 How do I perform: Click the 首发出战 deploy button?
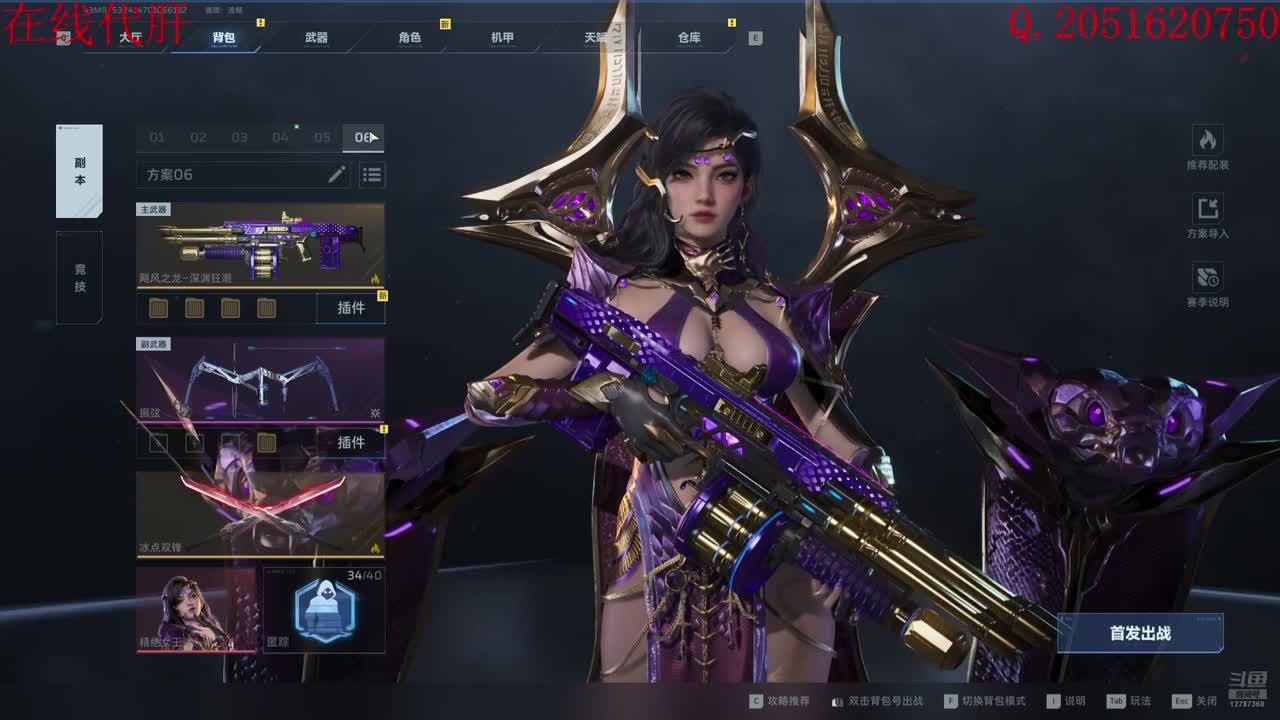click(x=1140, y=633)
